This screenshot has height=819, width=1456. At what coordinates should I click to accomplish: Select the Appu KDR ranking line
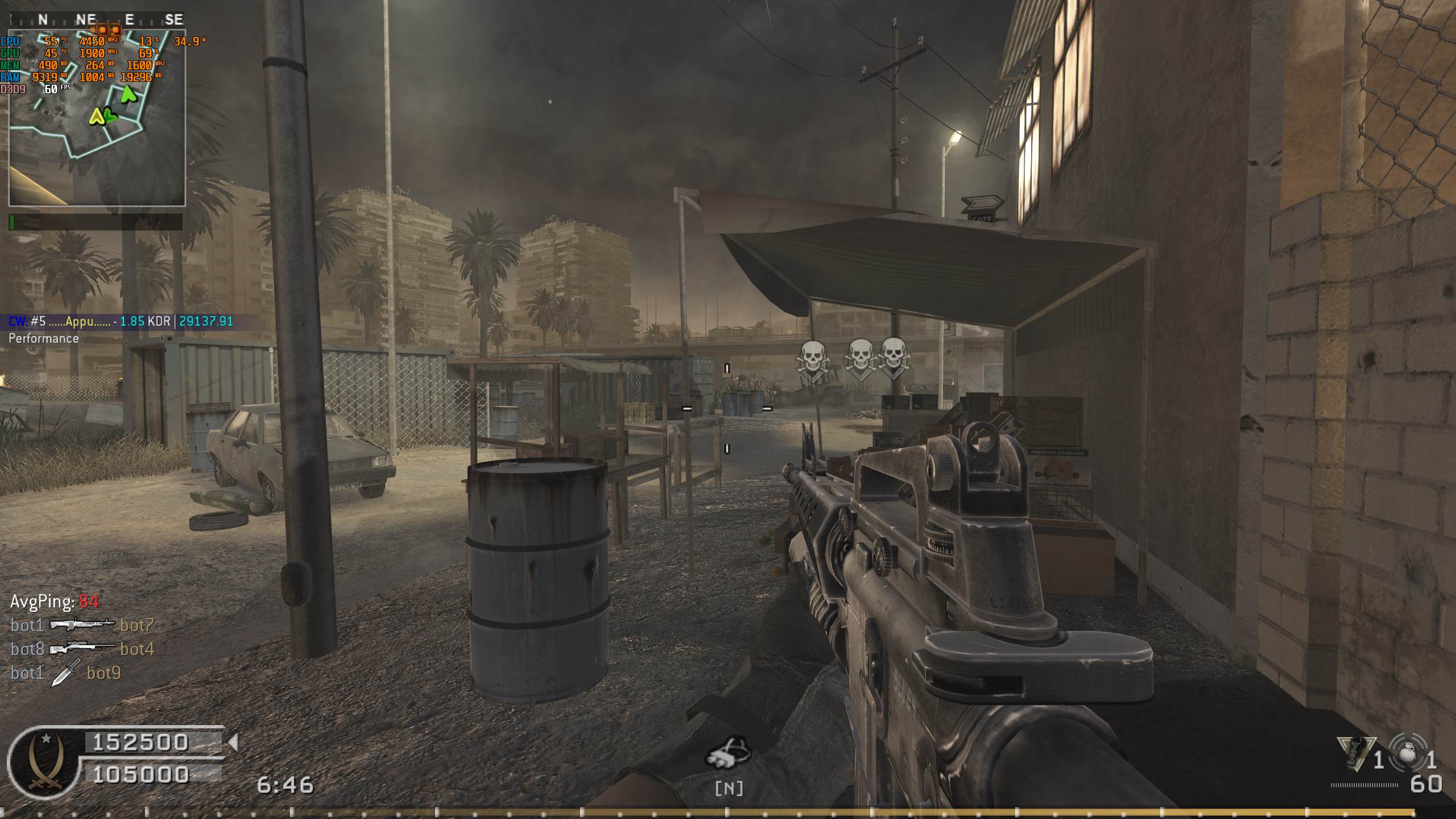click(x=121, y=321)
